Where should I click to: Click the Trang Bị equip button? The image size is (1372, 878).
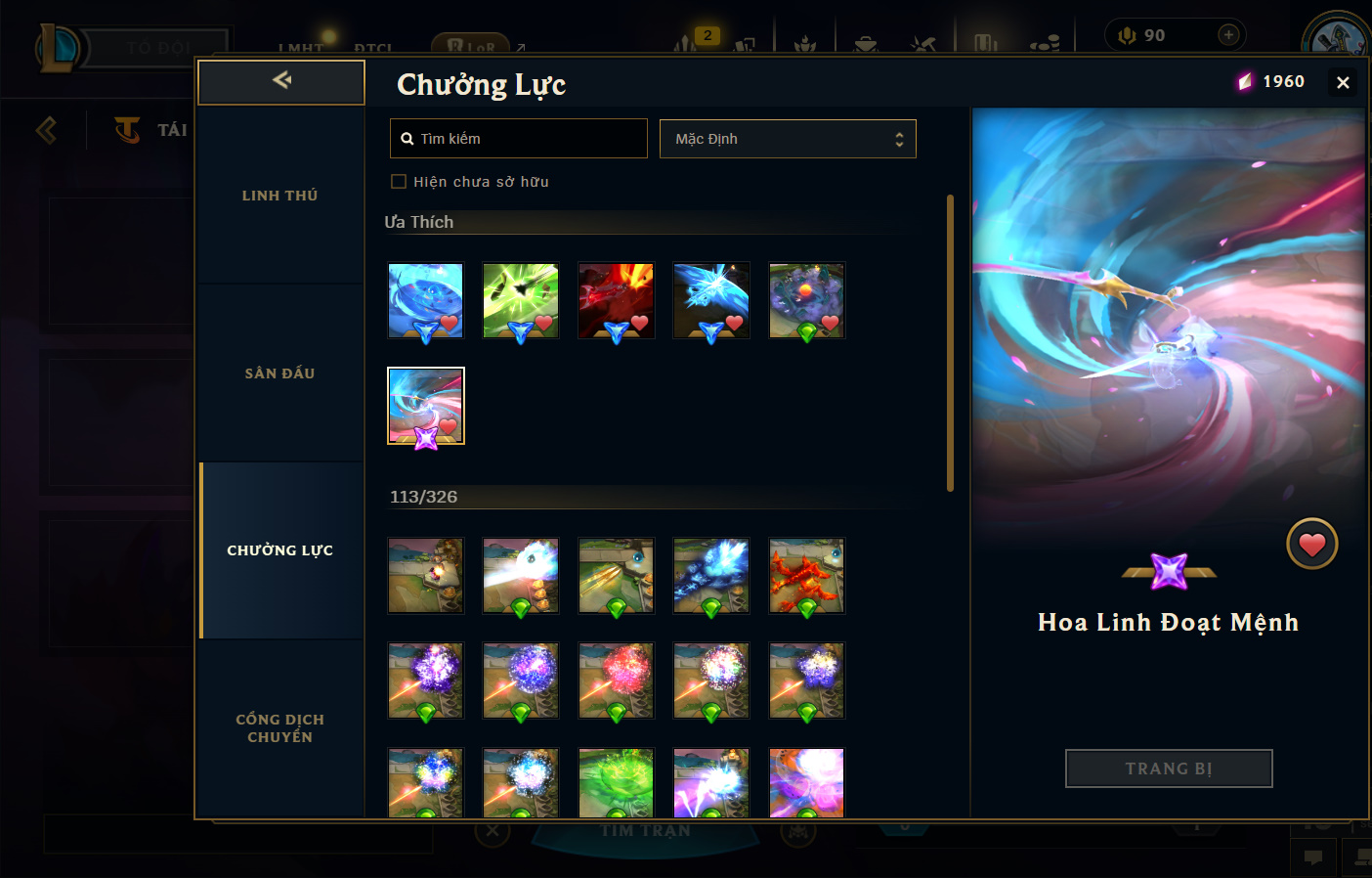[x=1169, y=768]
